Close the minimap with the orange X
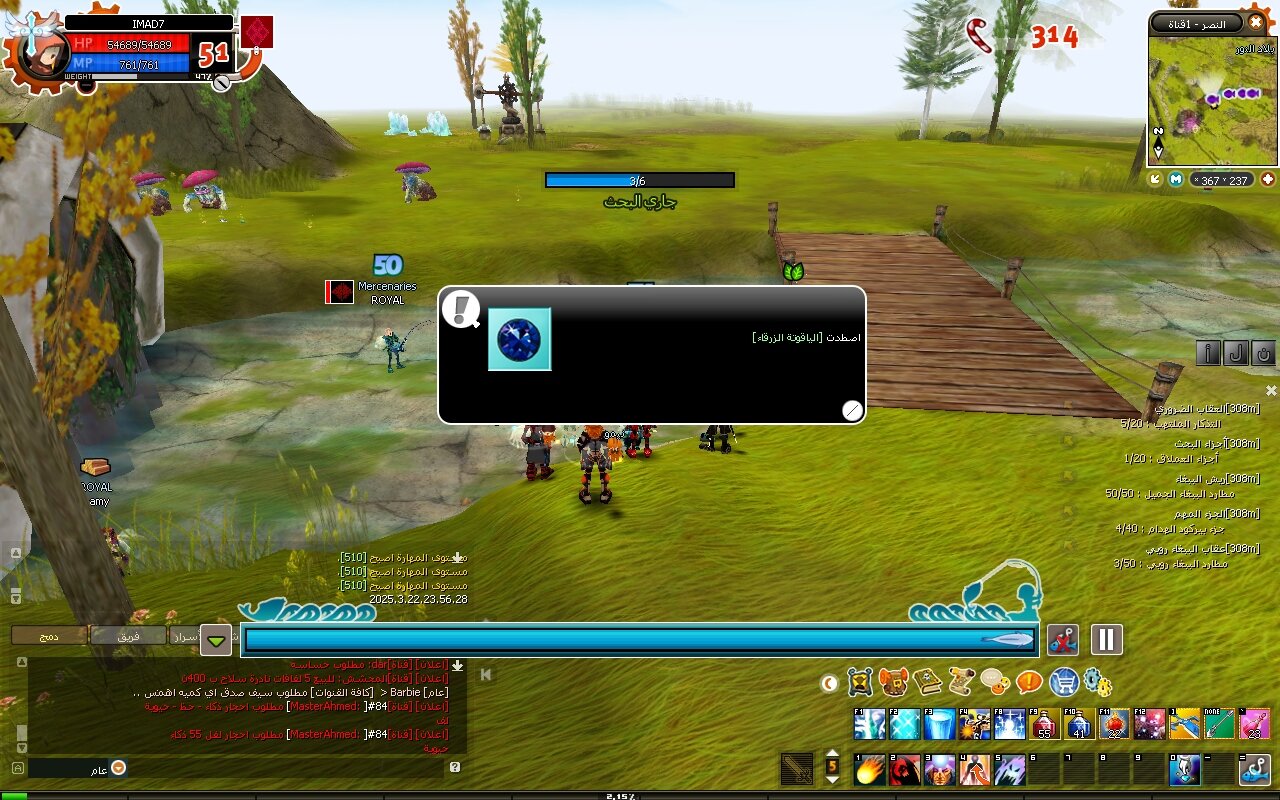Screen dimensions: 1280x800 coord(1256,21)
